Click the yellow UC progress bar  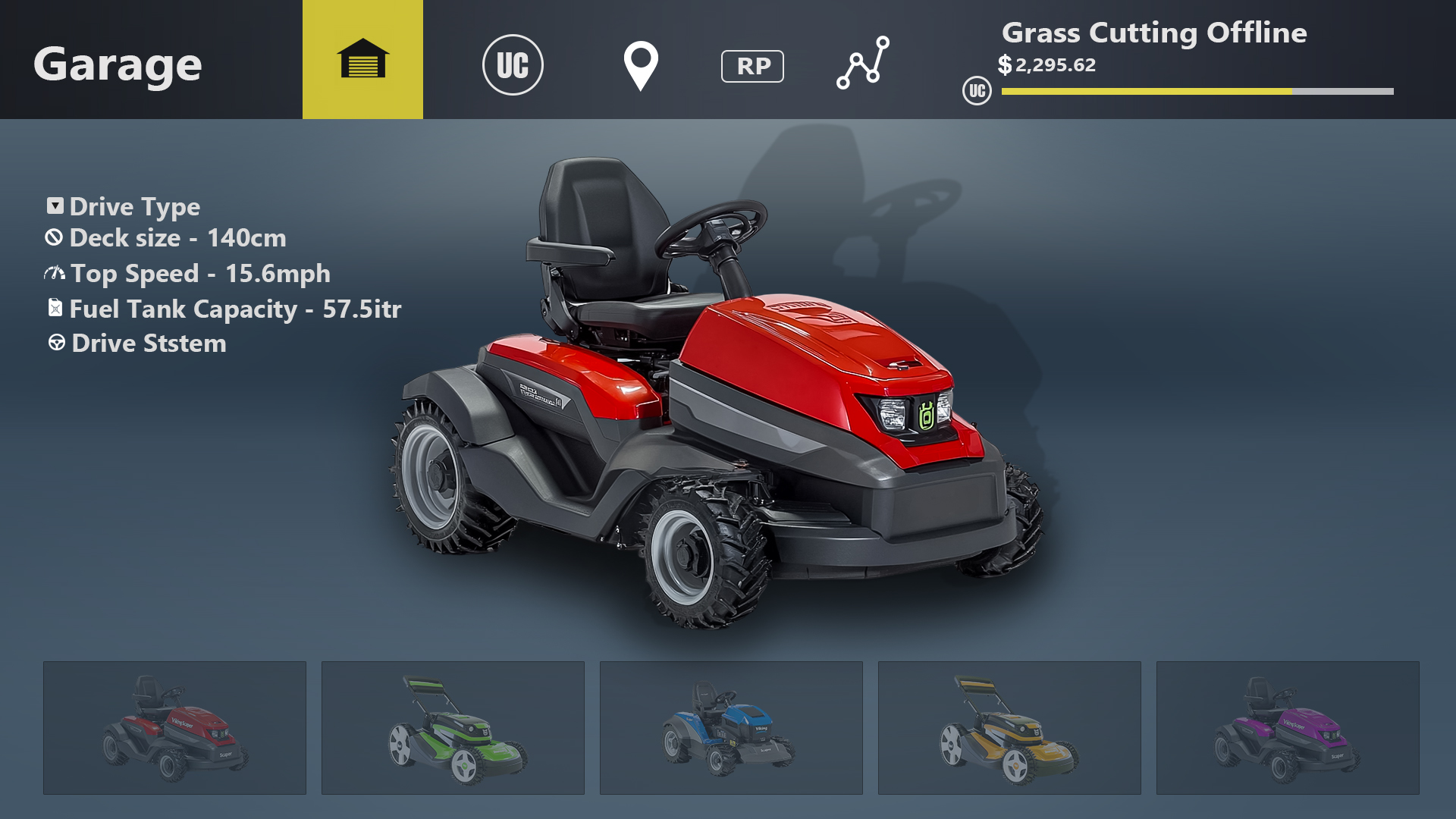(1145, 93)
